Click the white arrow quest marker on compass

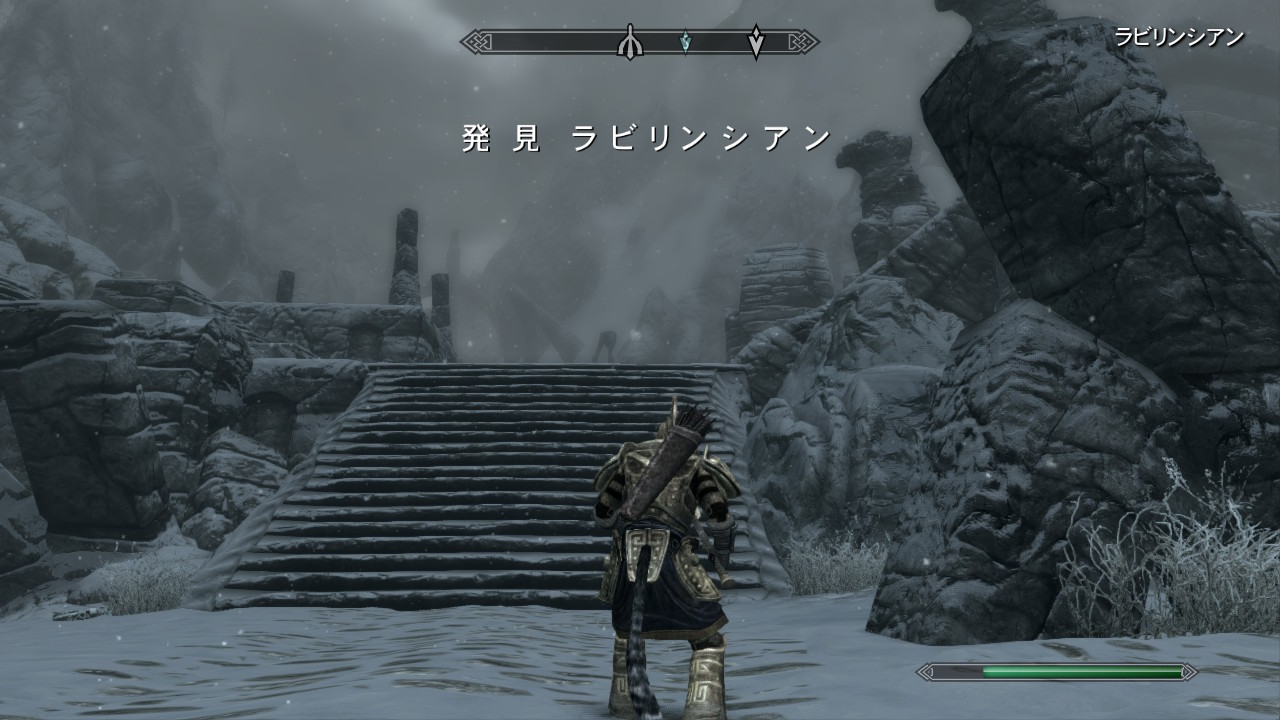757,41
